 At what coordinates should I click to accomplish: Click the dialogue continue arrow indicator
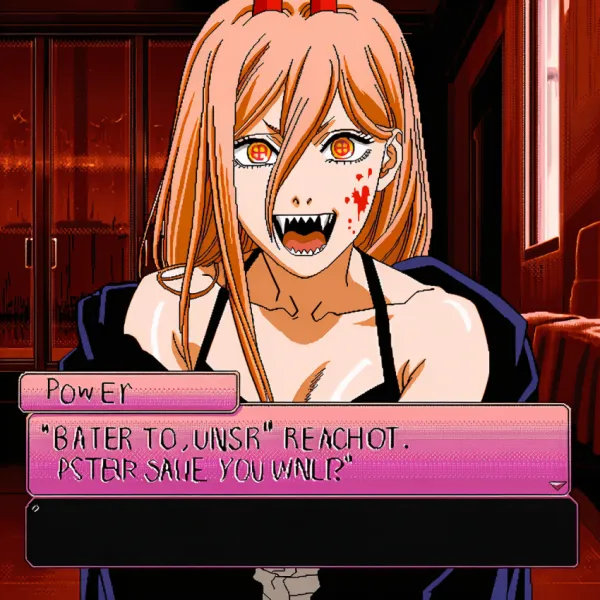tap(557, 485)
